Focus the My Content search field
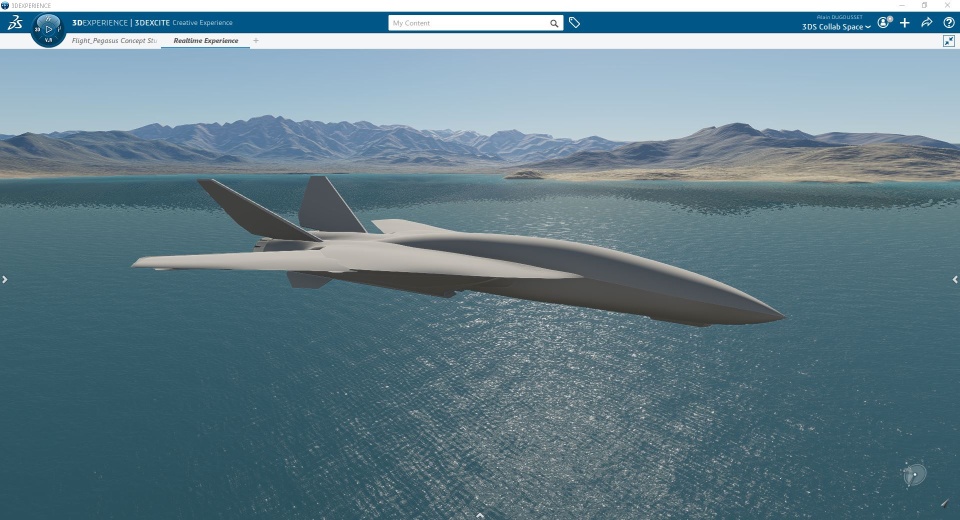This screenshot has height=520, width=960. [x=468, y=22]
